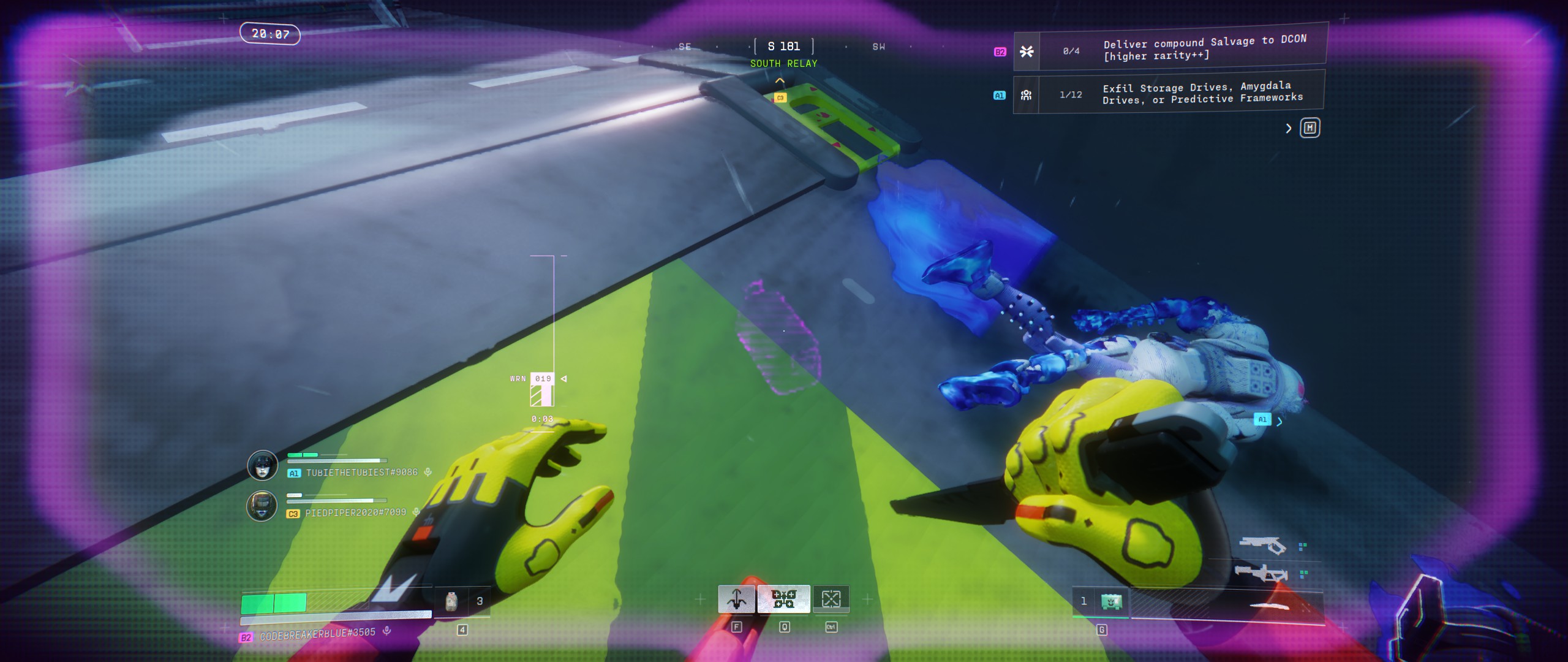
Task: Activate the four-drone cluster ability icon
Action: pos(783,599)
